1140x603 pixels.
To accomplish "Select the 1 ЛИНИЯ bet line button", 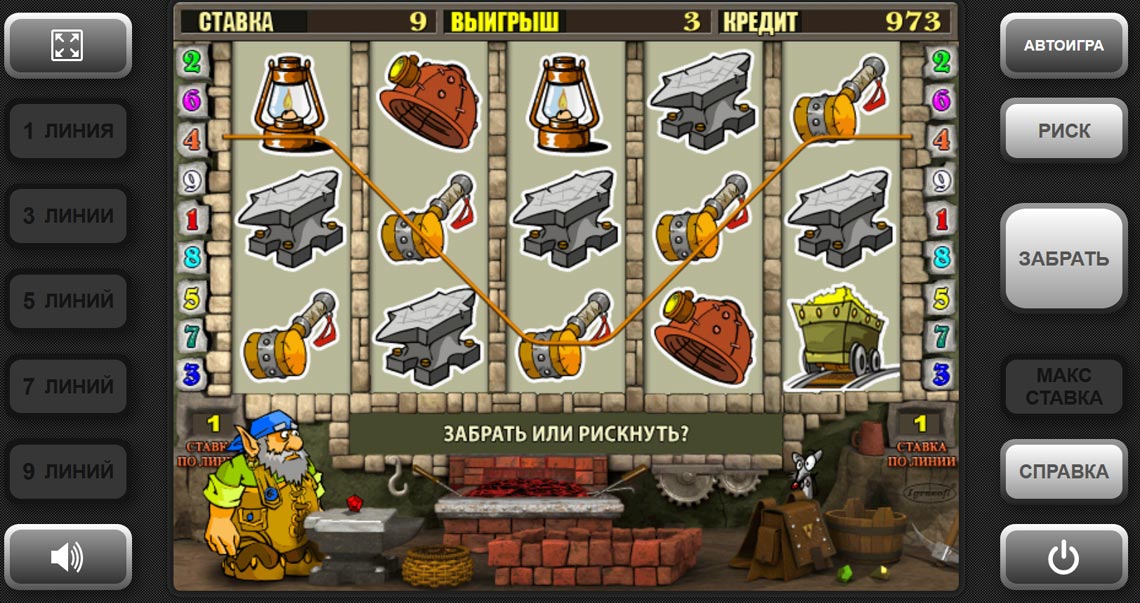I will (68, 131).
